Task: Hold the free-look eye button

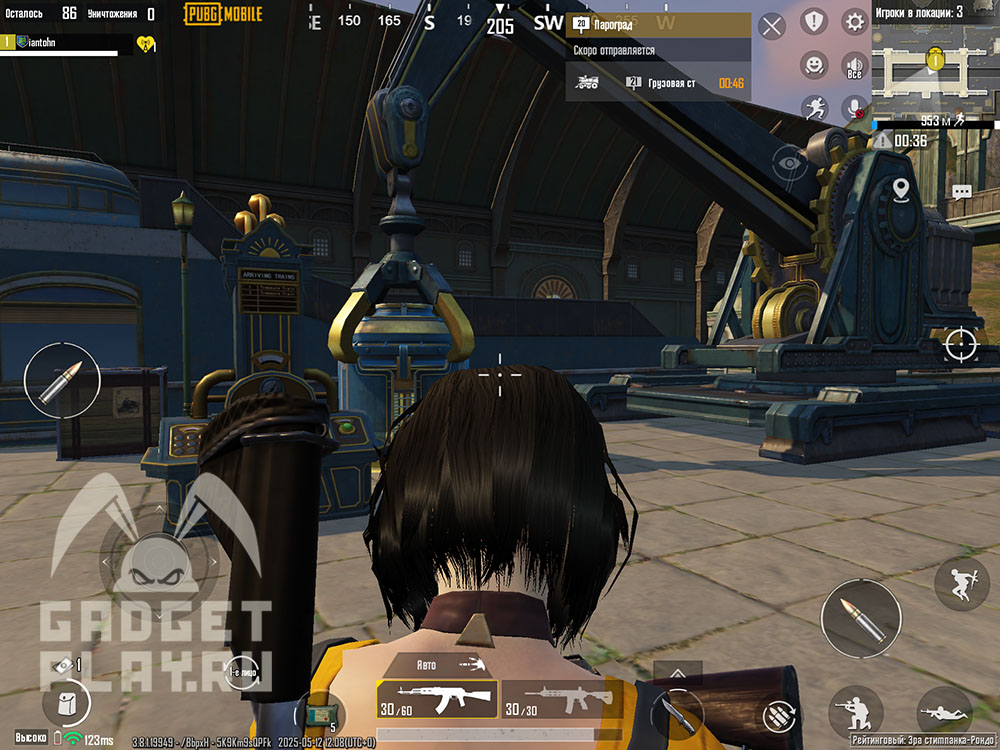Action: coord(789,161)
